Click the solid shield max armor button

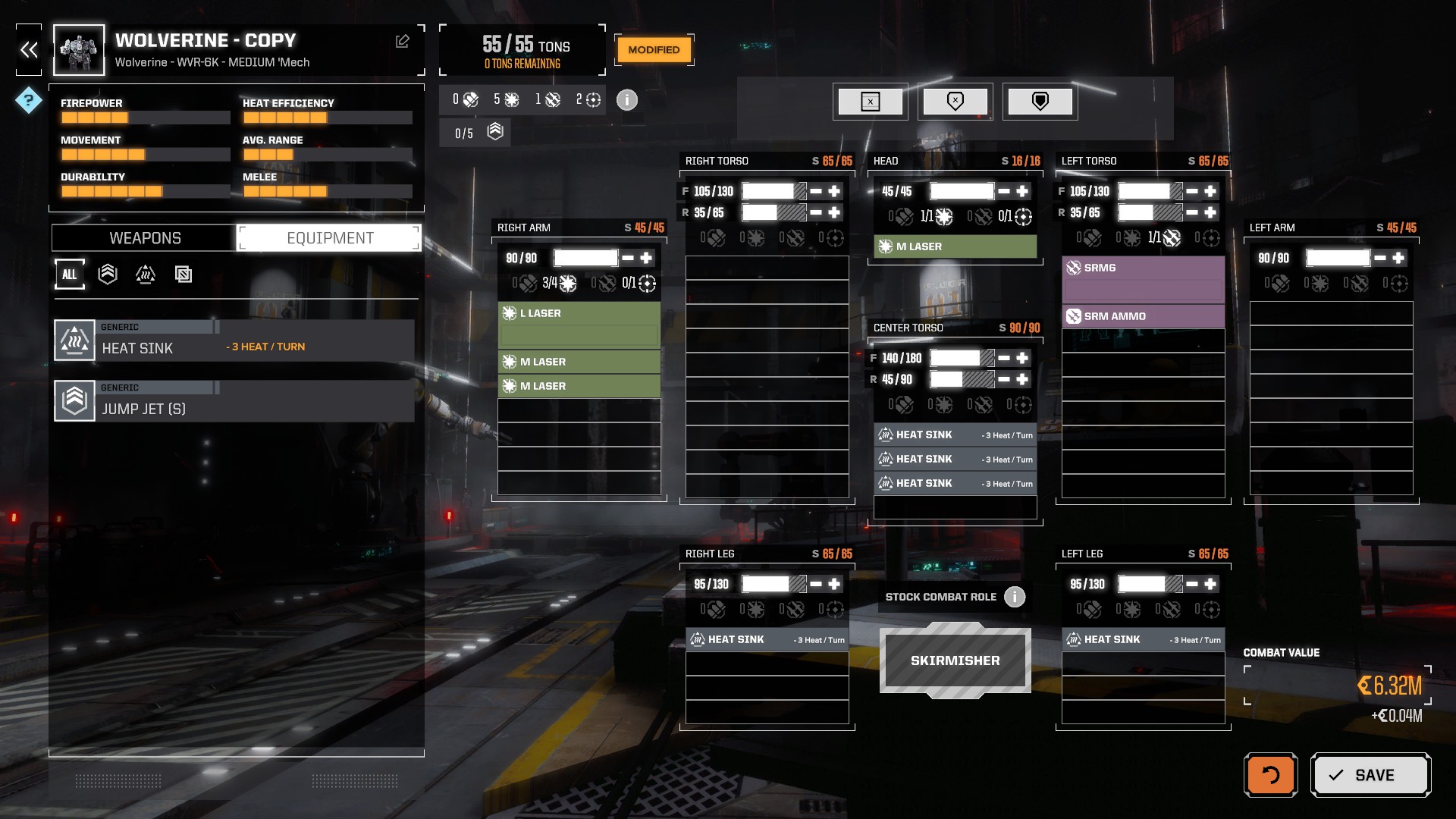pos(1040,102)
